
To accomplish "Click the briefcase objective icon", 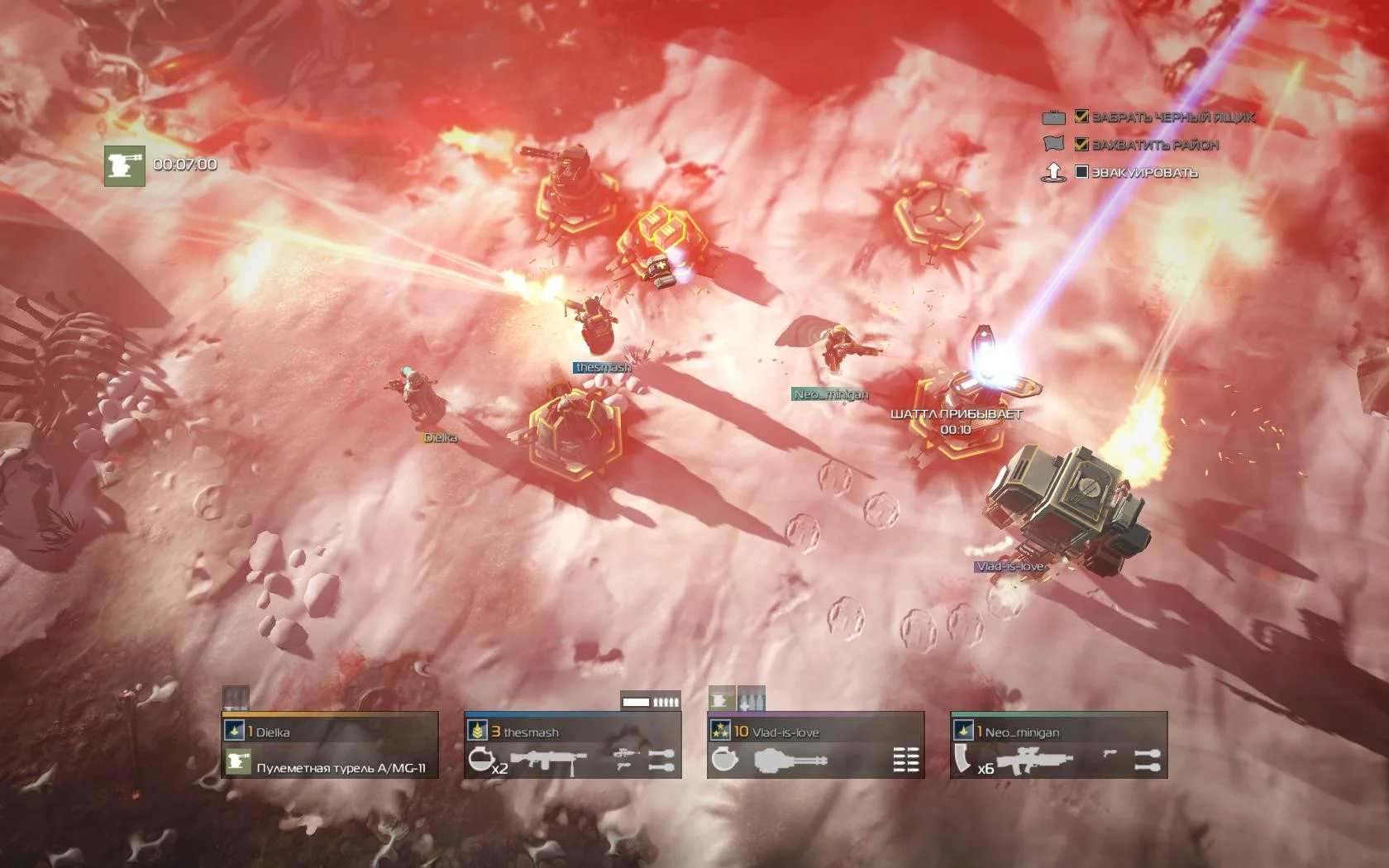I will pyautogui.click(x=1053, y=117).
